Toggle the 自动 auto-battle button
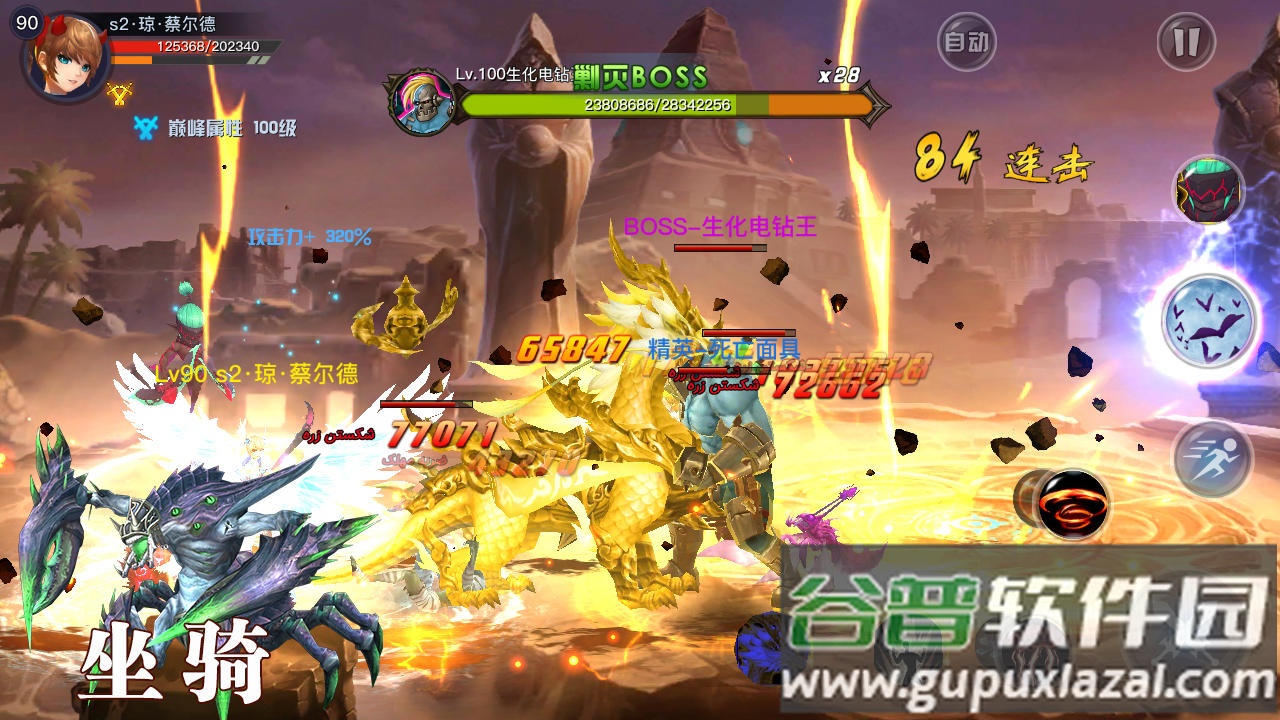The width and height of the screenshot is (1280, 720). pyautogui.click(x=966, y=42)
